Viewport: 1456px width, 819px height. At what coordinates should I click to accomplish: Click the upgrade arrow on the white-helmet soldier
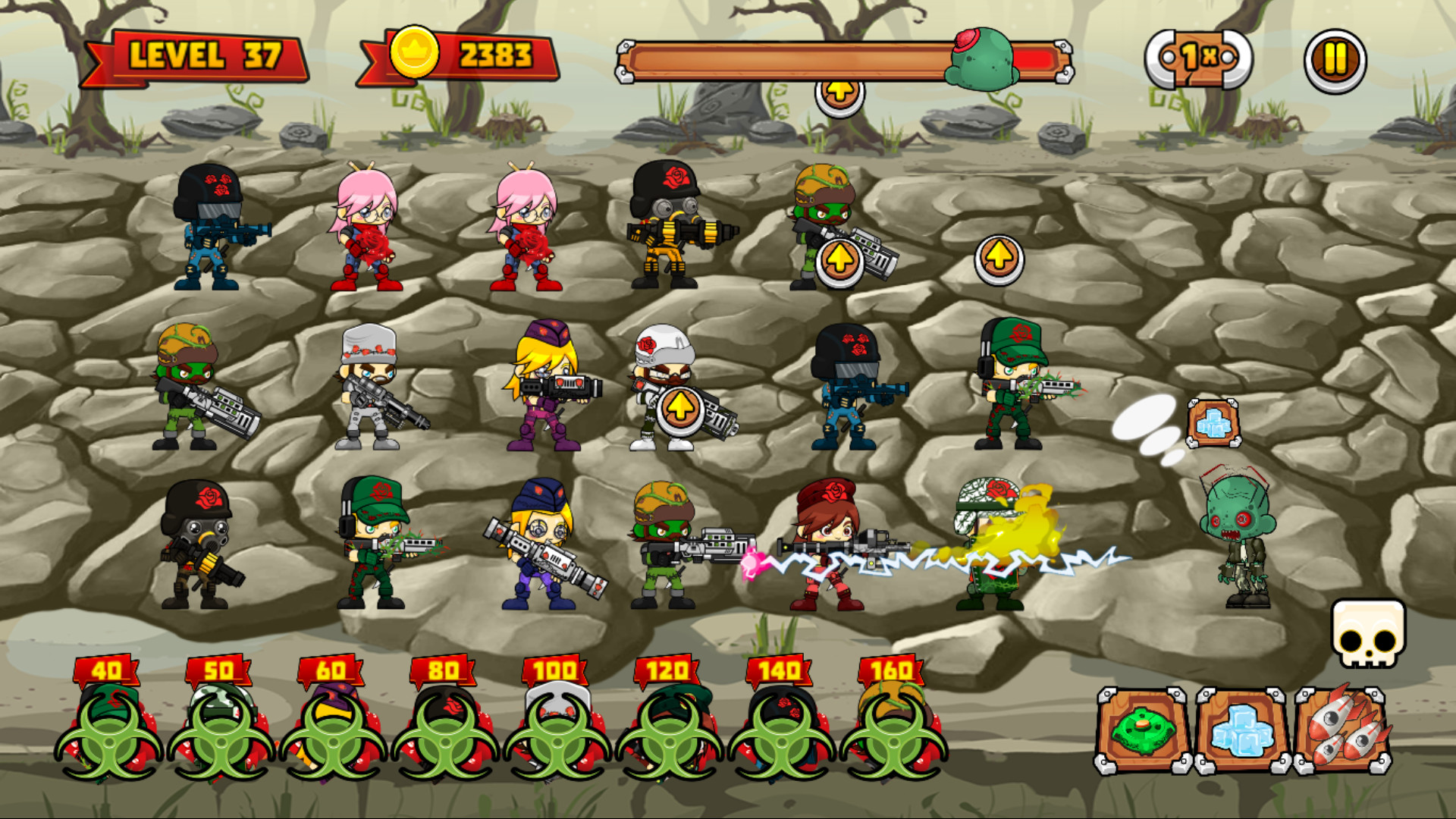pos(680,406)
